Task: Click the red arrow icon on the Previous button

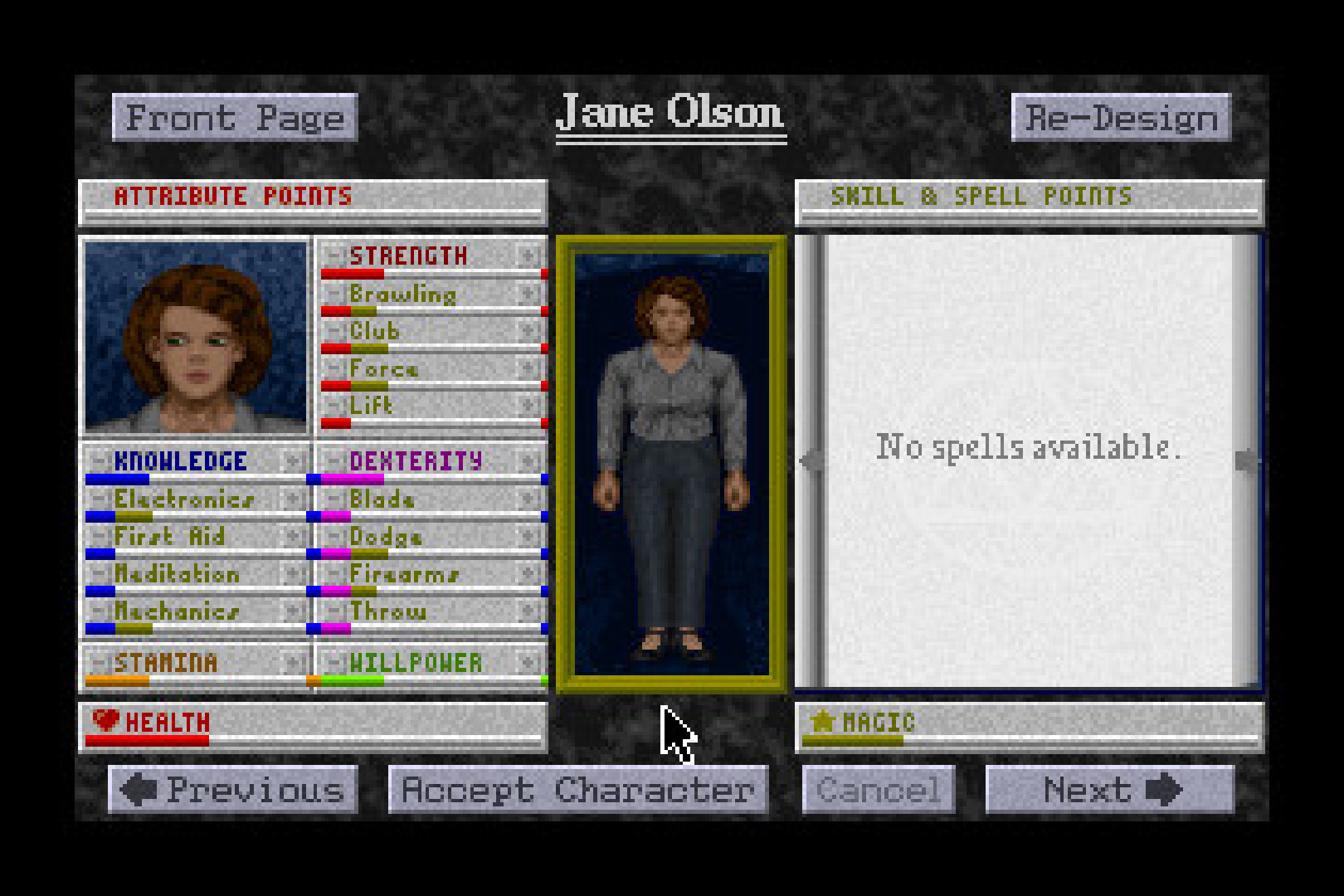Action: click(x=139, y=789)
